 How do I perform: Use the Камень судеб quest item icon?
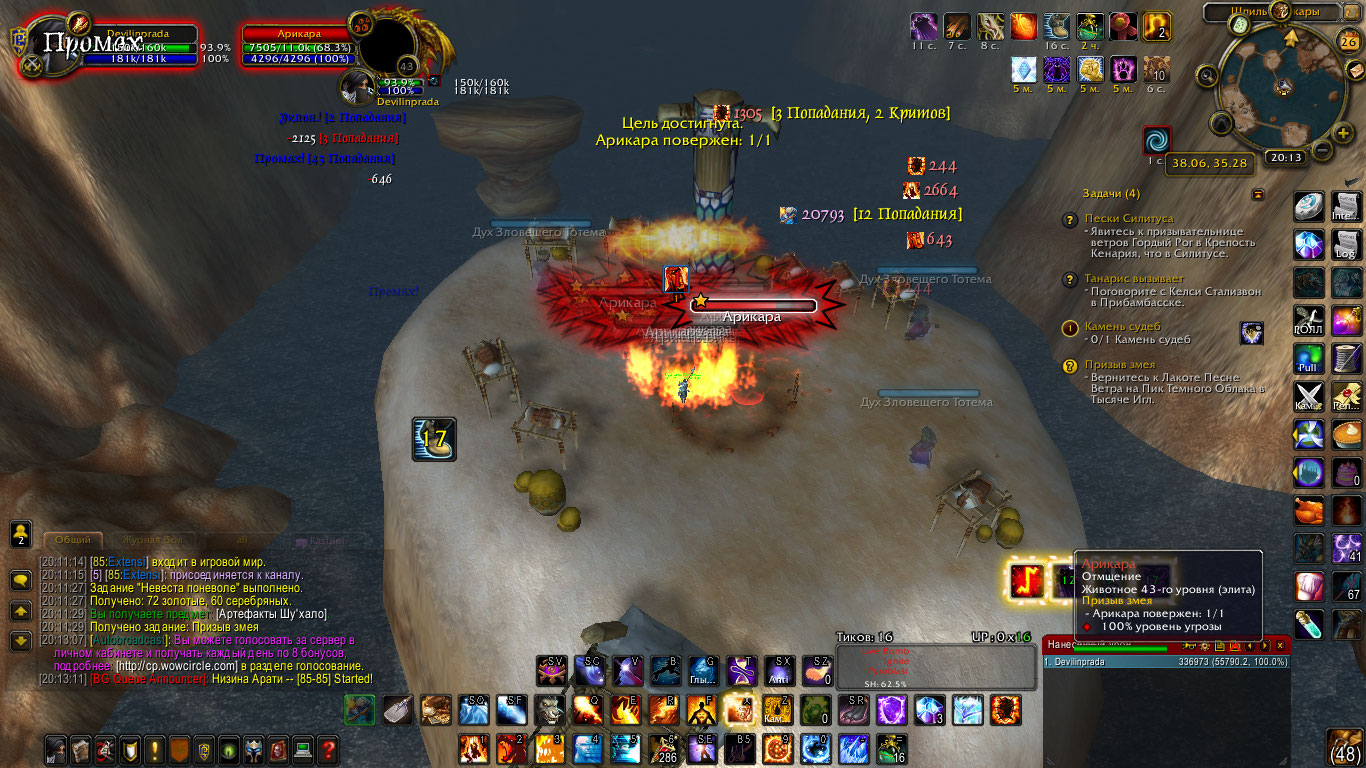[1251, 333]
